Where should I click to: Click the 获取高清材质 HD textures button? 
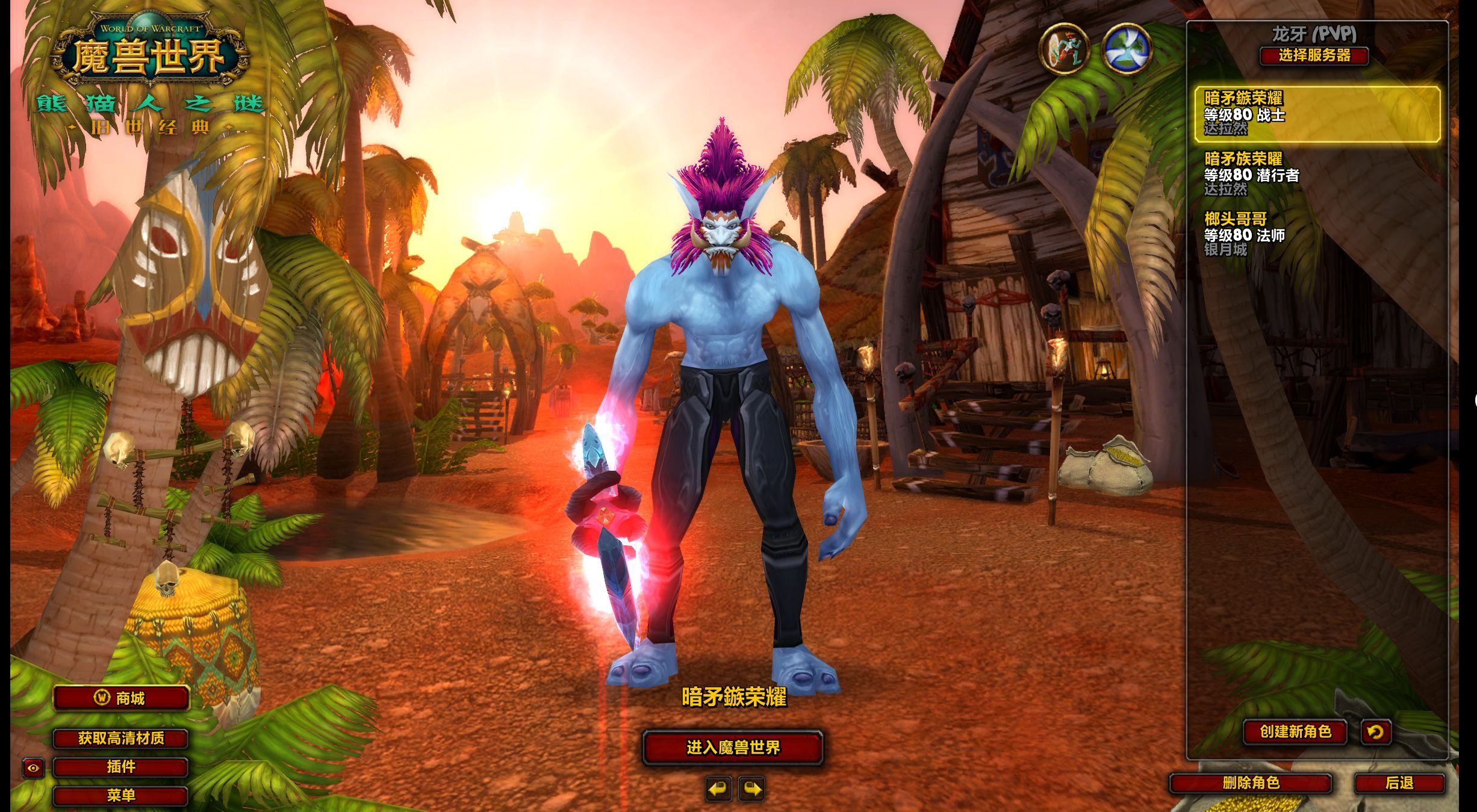(x=121, y=739)
